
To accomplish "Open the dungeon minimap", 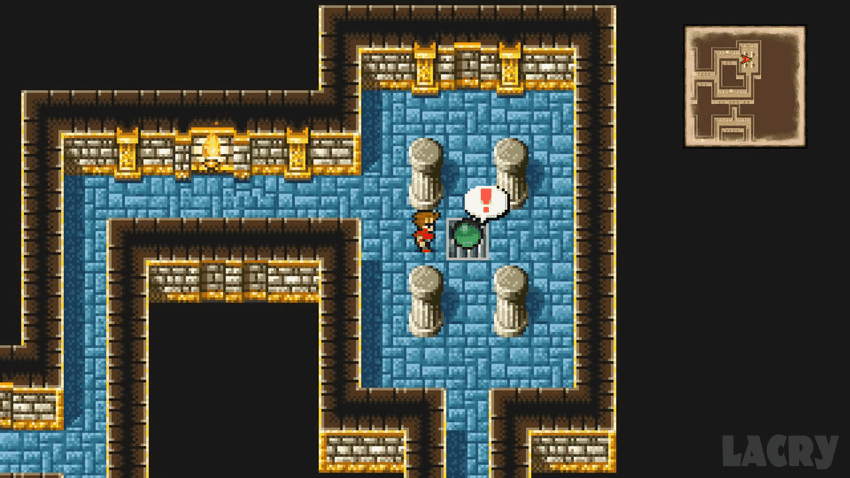I will click(x=744, y=87).
